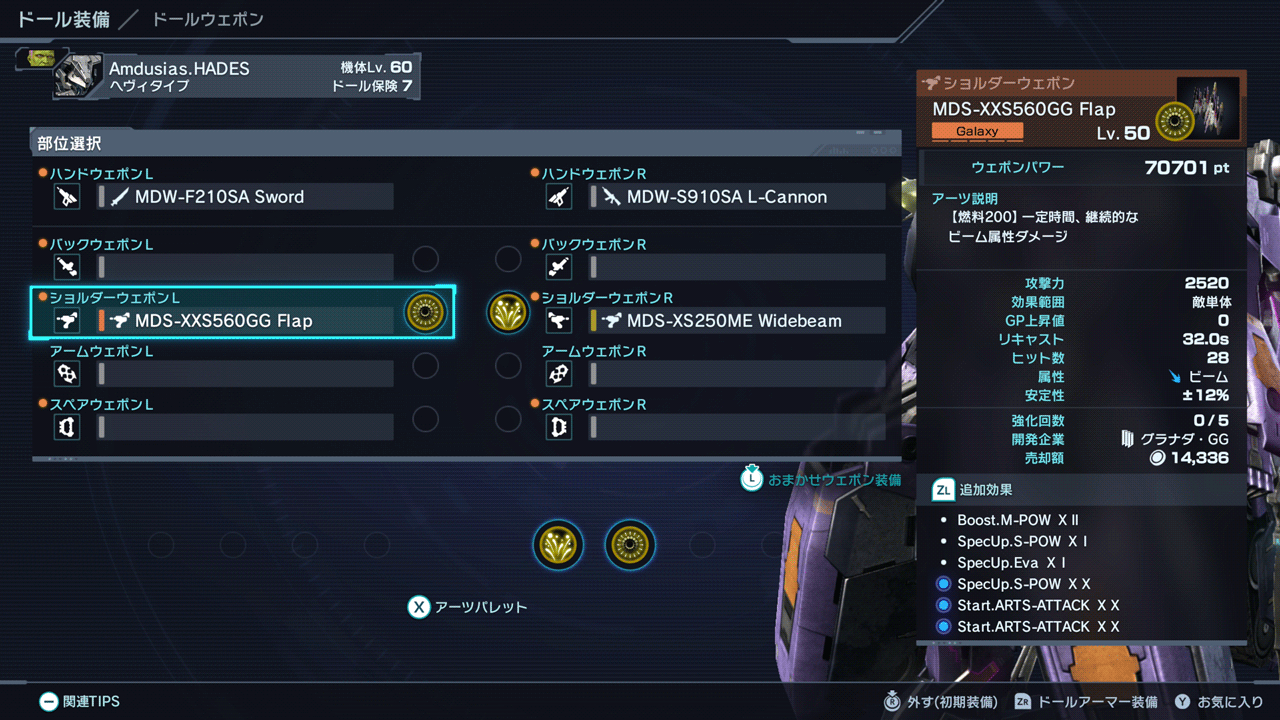The width and height of the screenshot is (1280, 720).
Task: Select the empty Spare Weapon R slot
Action: 737,427
